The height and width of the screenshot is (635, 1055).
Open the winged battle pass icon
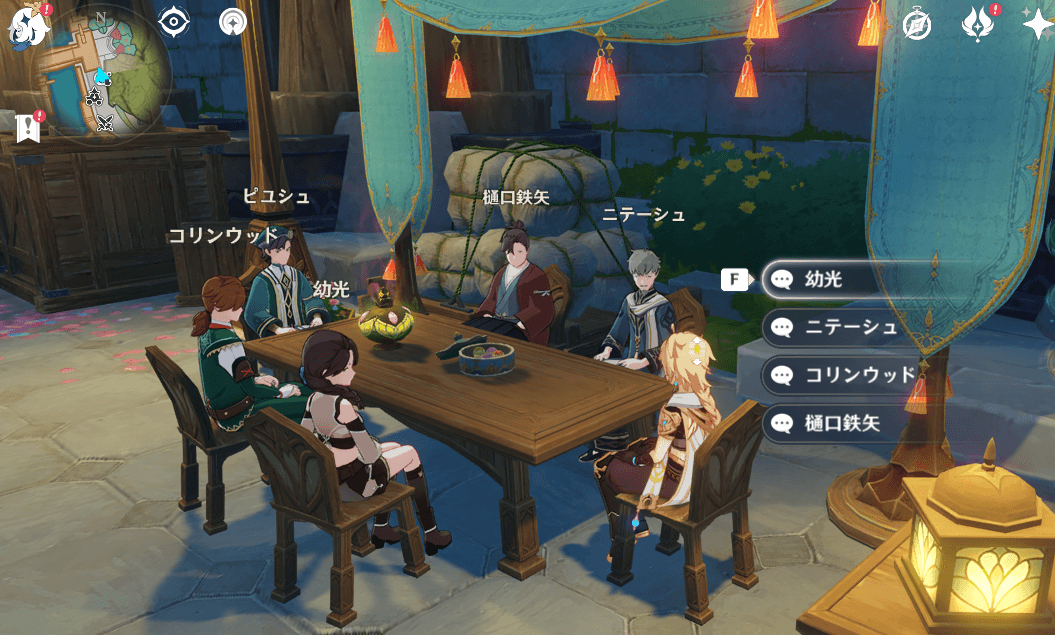pyautogui.click(x=977, y=23)
